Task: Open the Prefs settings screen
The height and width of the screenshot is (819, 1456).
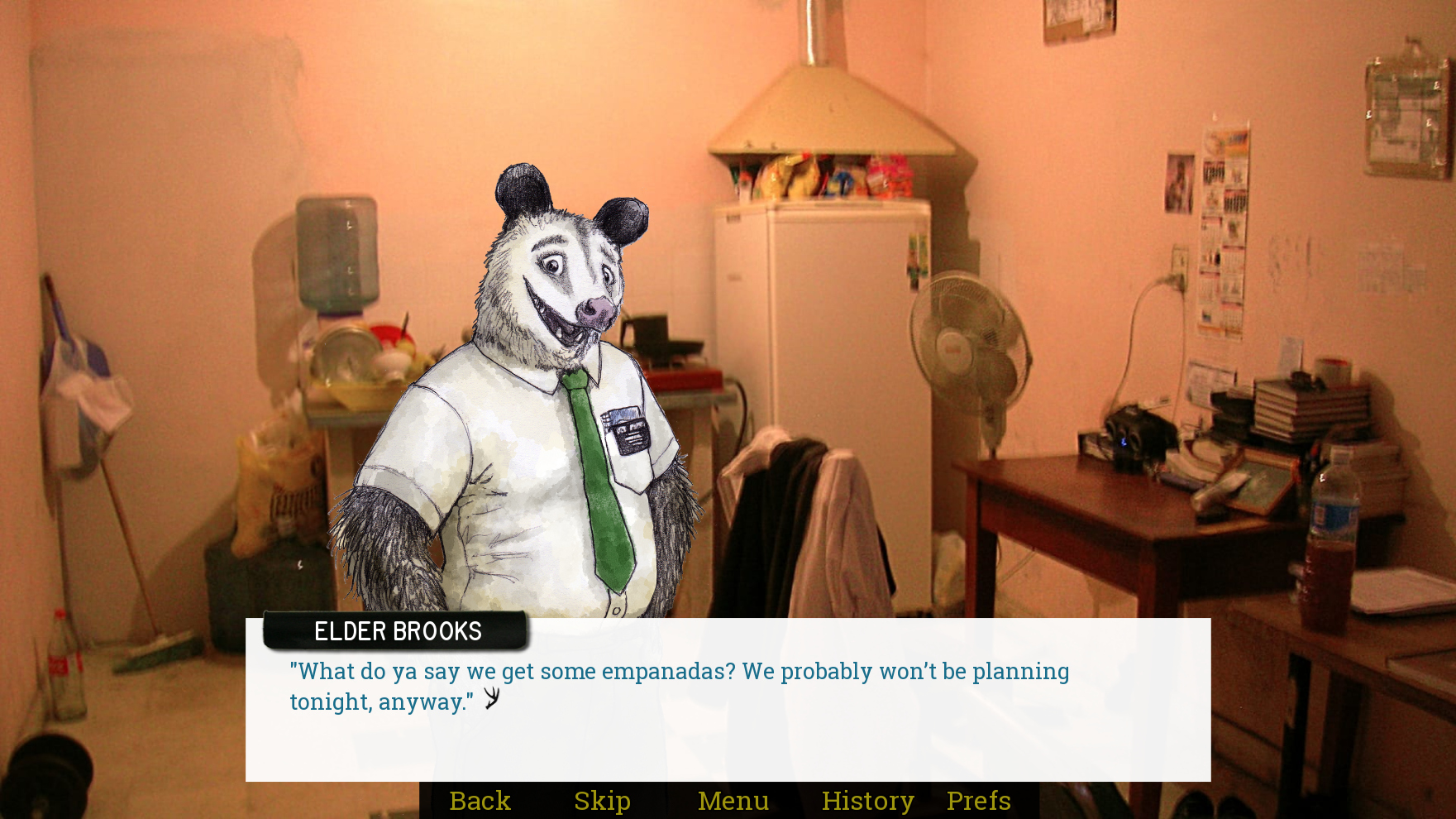Action: click(x=978, y=800)
